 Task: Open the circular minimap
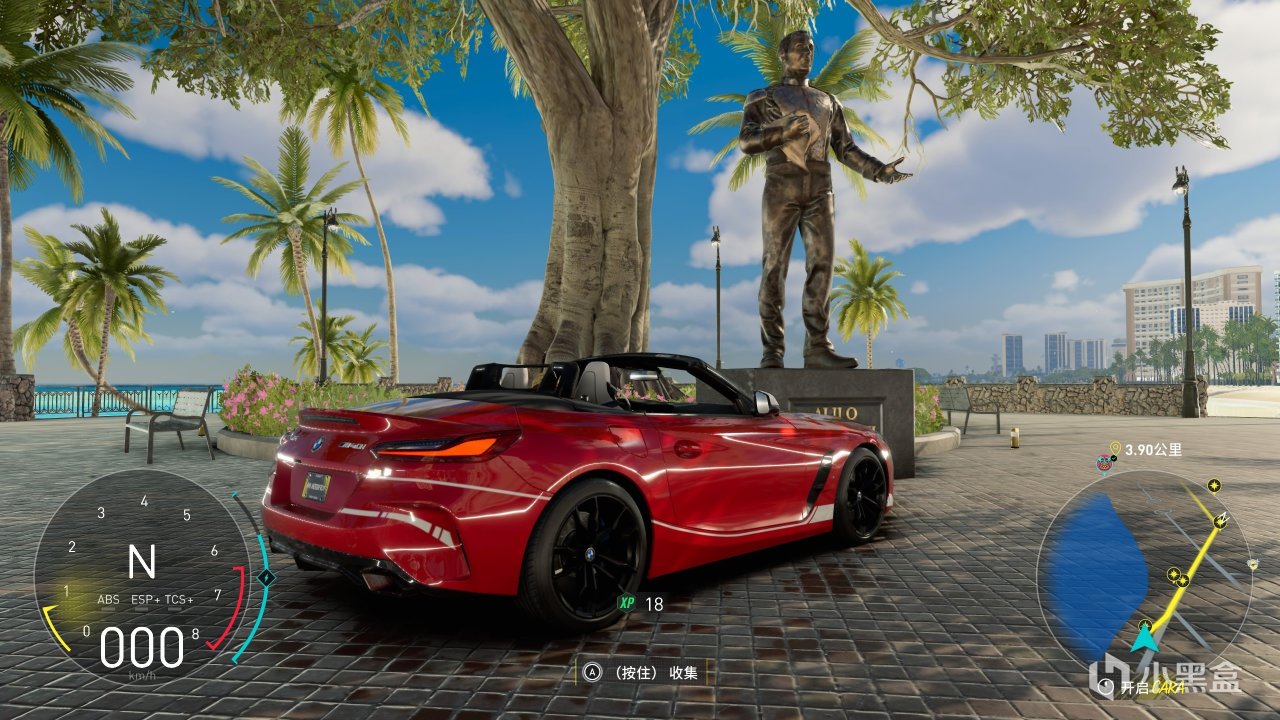point(1143,578)
